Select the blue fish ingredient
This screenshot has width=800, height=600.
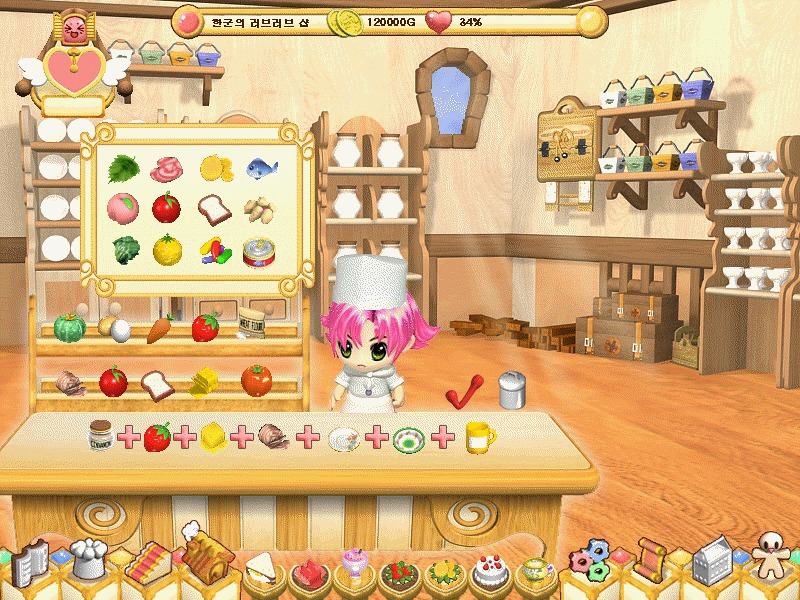click(x=261, y=168)
